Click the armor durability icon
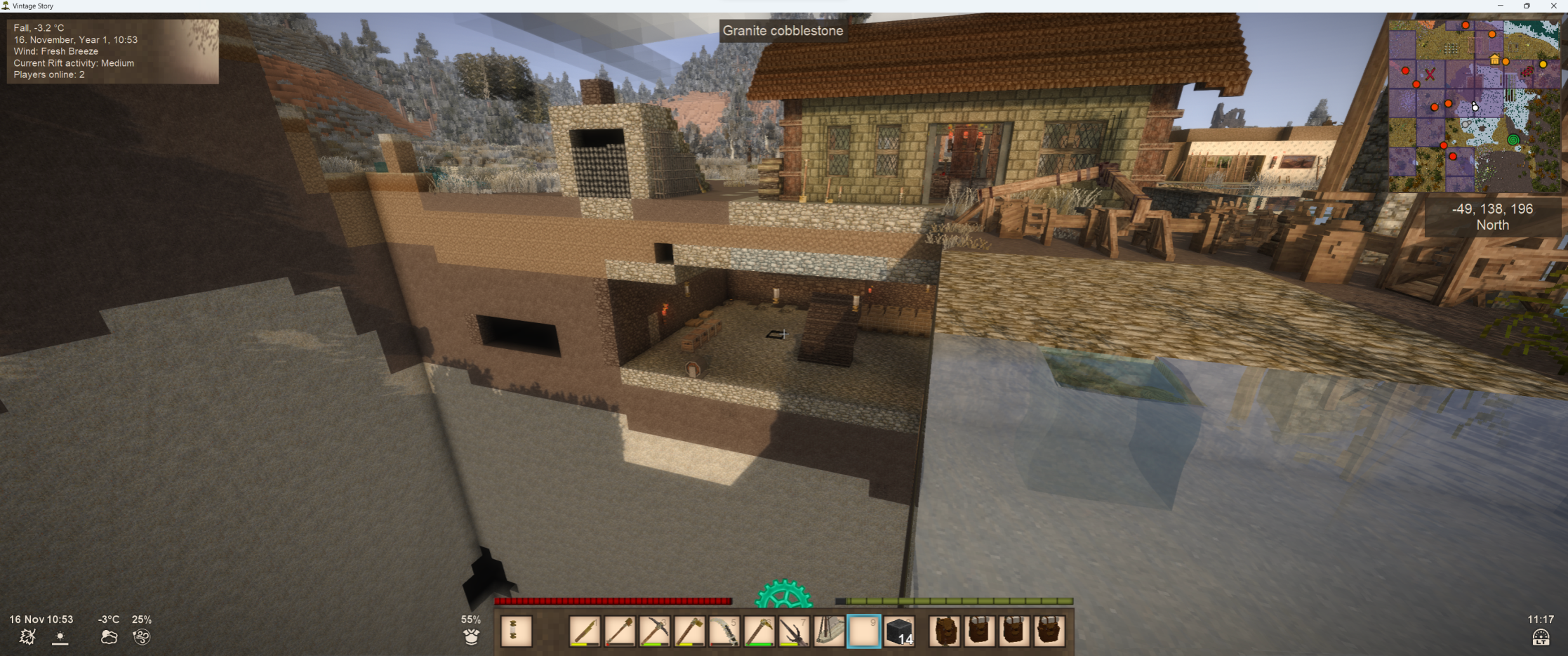Viewport: 1568px width, 656px height. [x=471, y=636]
